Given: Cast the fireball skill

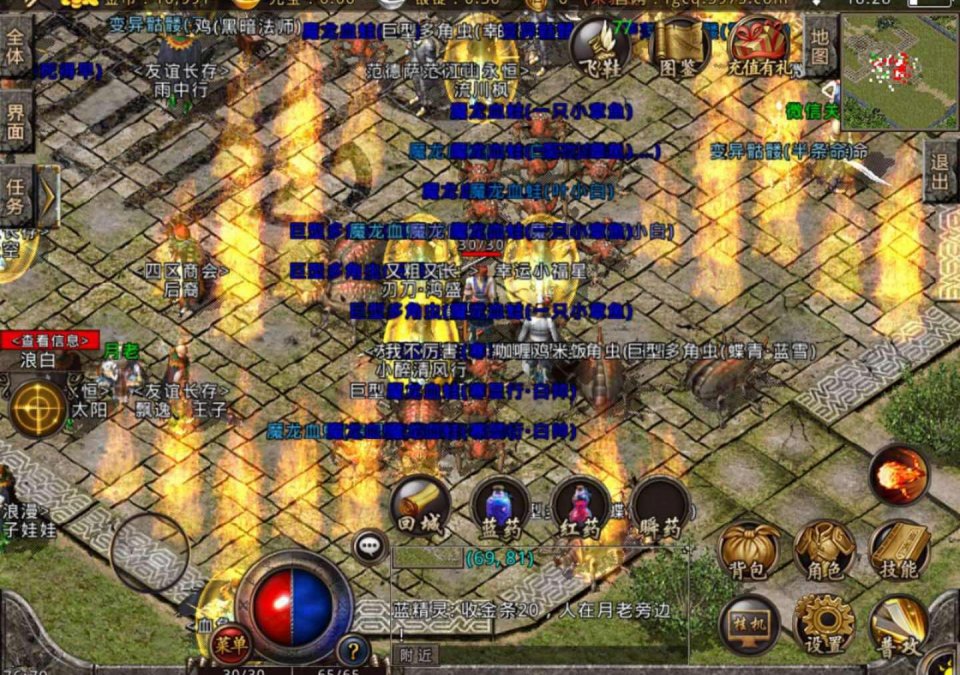Looking at the screenshot, I should pos(899,474).
